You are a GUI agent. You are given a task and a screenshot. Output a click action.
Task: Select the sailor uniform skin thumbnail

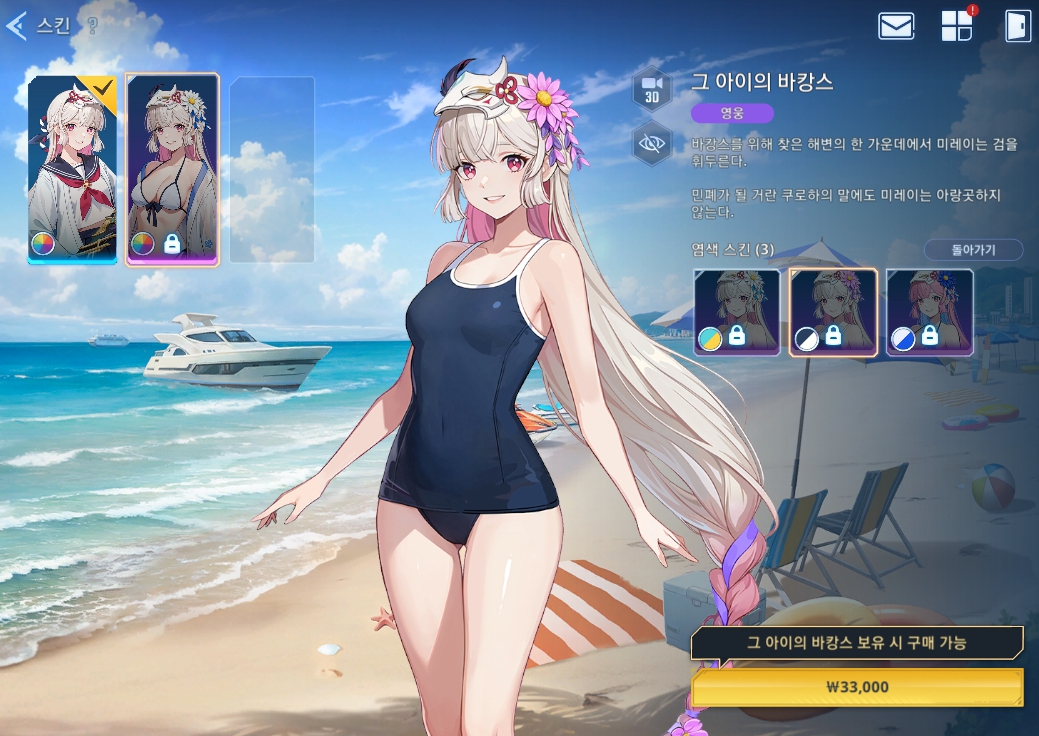point(72,169)
